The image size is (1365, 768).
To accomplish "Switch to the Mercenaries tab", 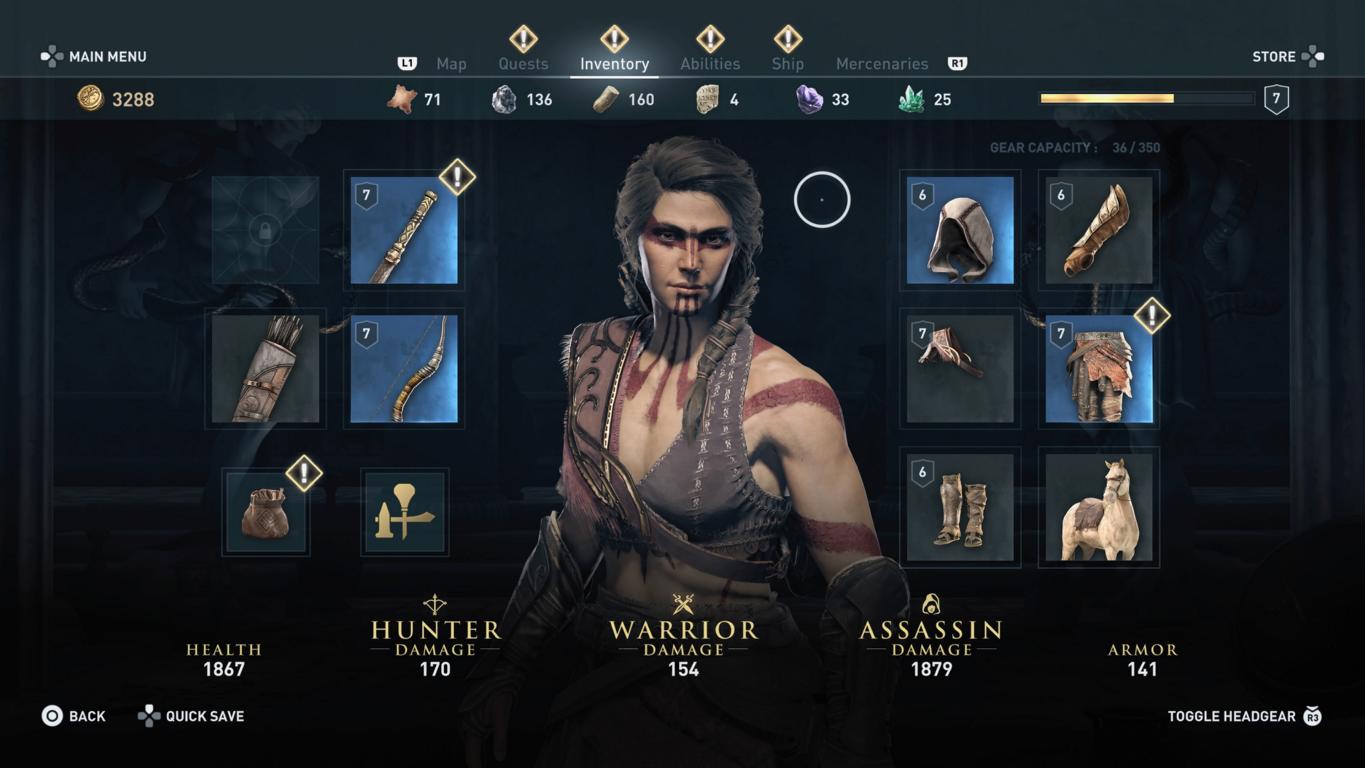I will coord(881,64).
